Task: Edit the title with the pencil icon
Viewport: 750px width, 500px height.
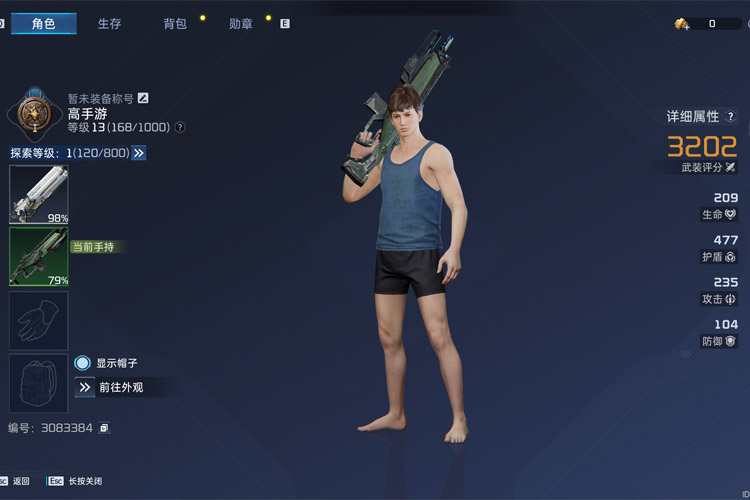Action: [143, 98]
